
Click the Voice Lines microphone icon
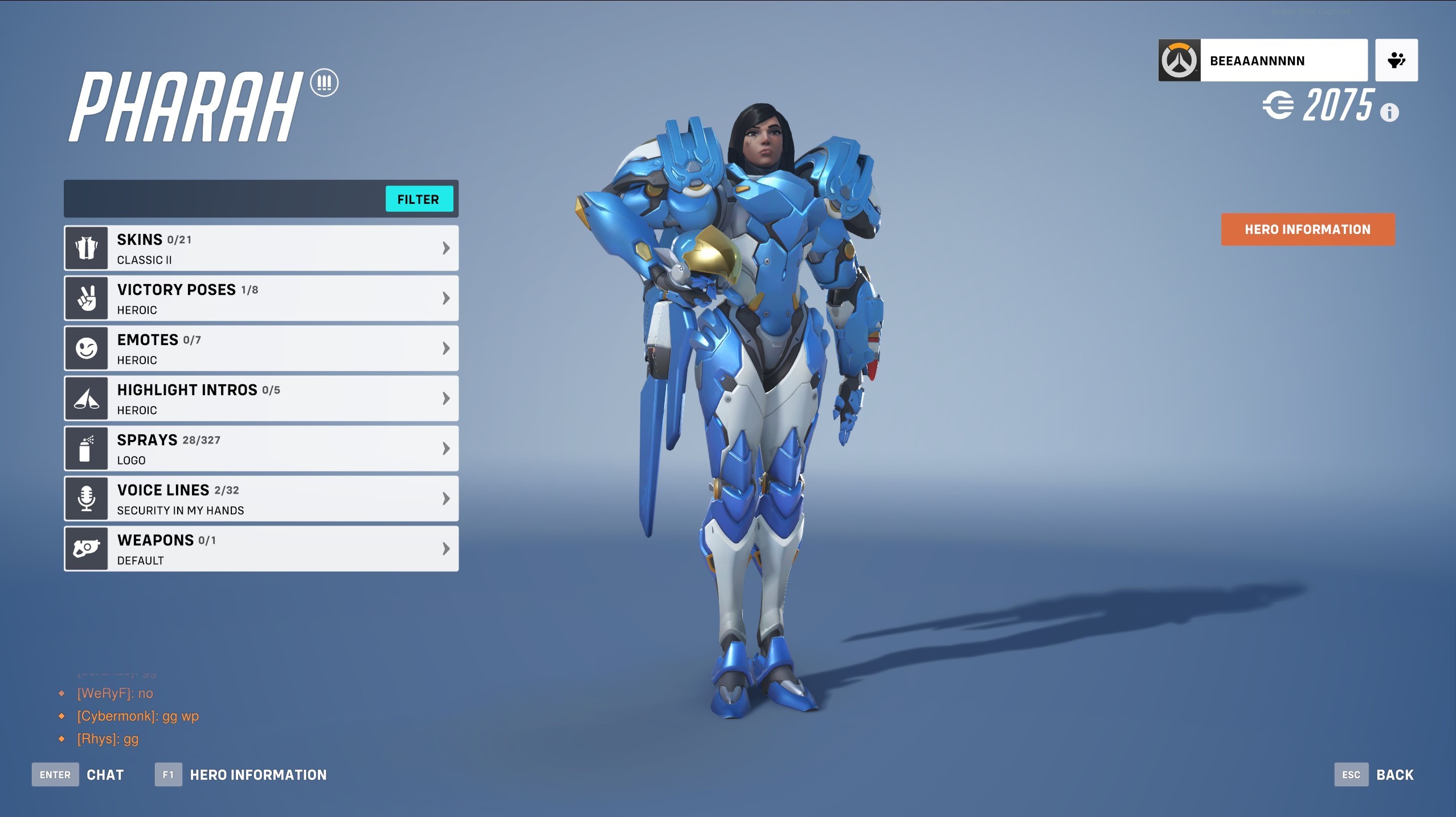pos(86,498)
